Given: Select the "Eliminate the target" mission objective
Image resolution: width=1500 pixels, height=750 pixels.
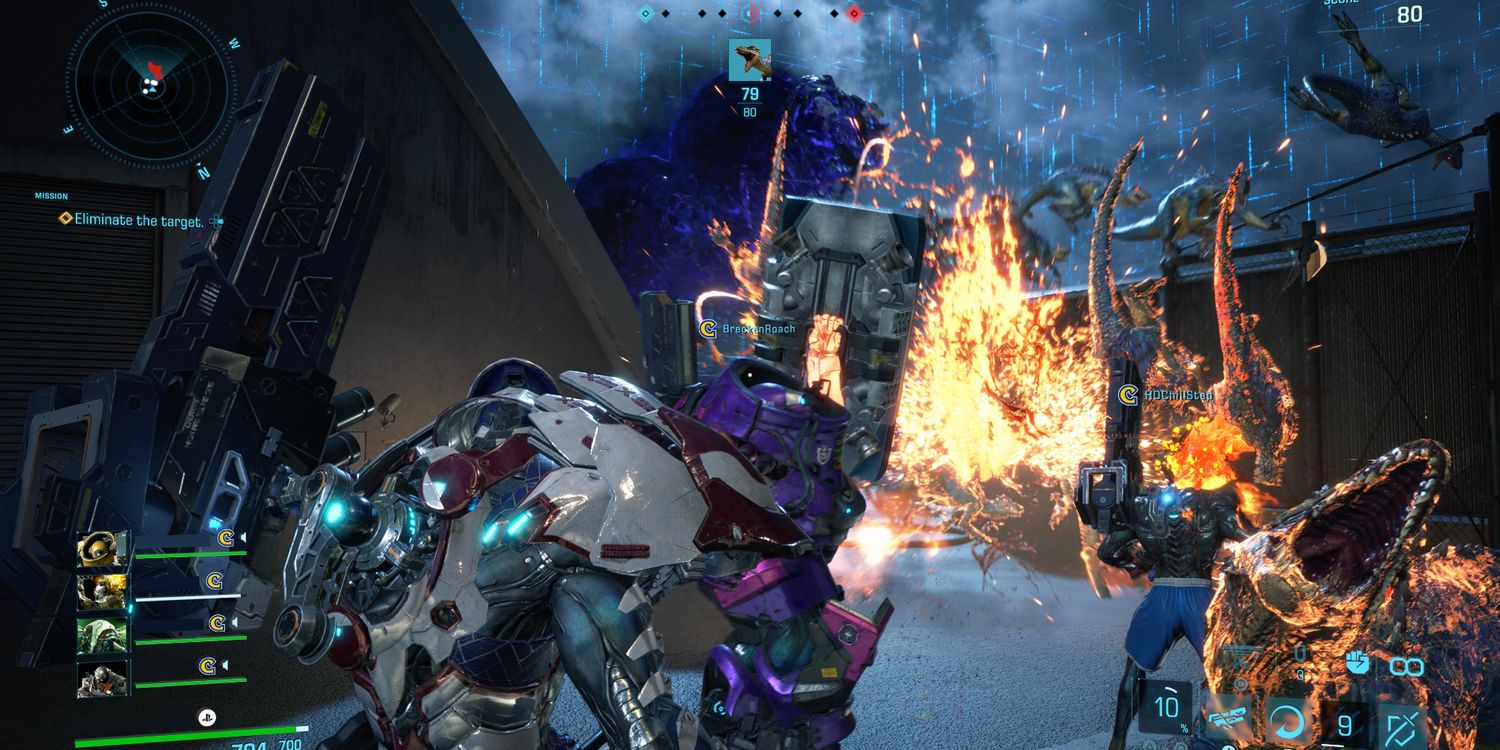Looking at the screenshot, I should tap(138, 220).
